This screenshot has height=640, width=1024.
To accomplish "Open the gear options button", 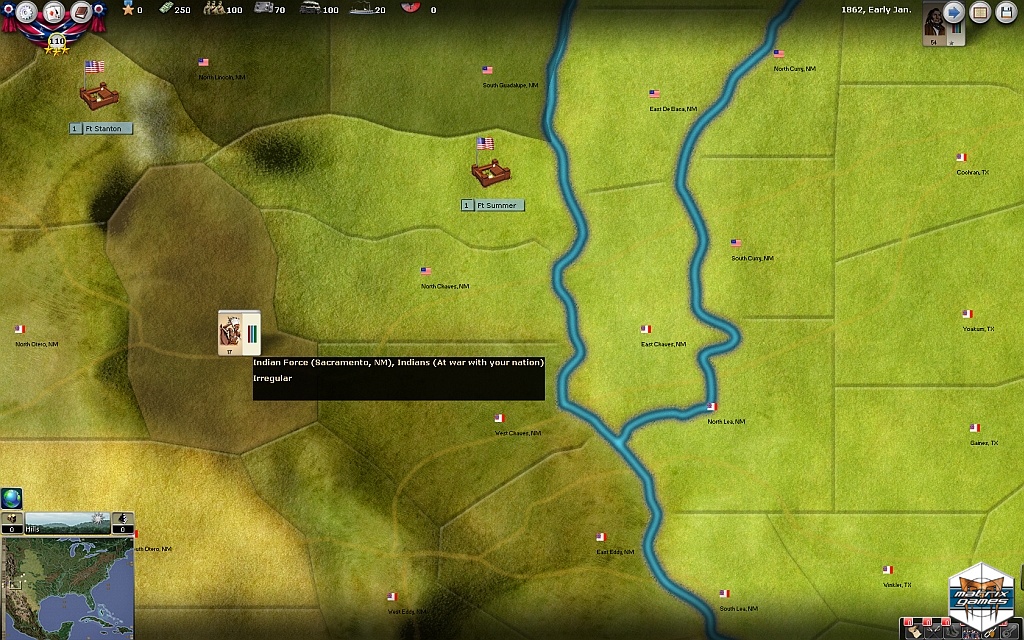I will coord(24,13).
